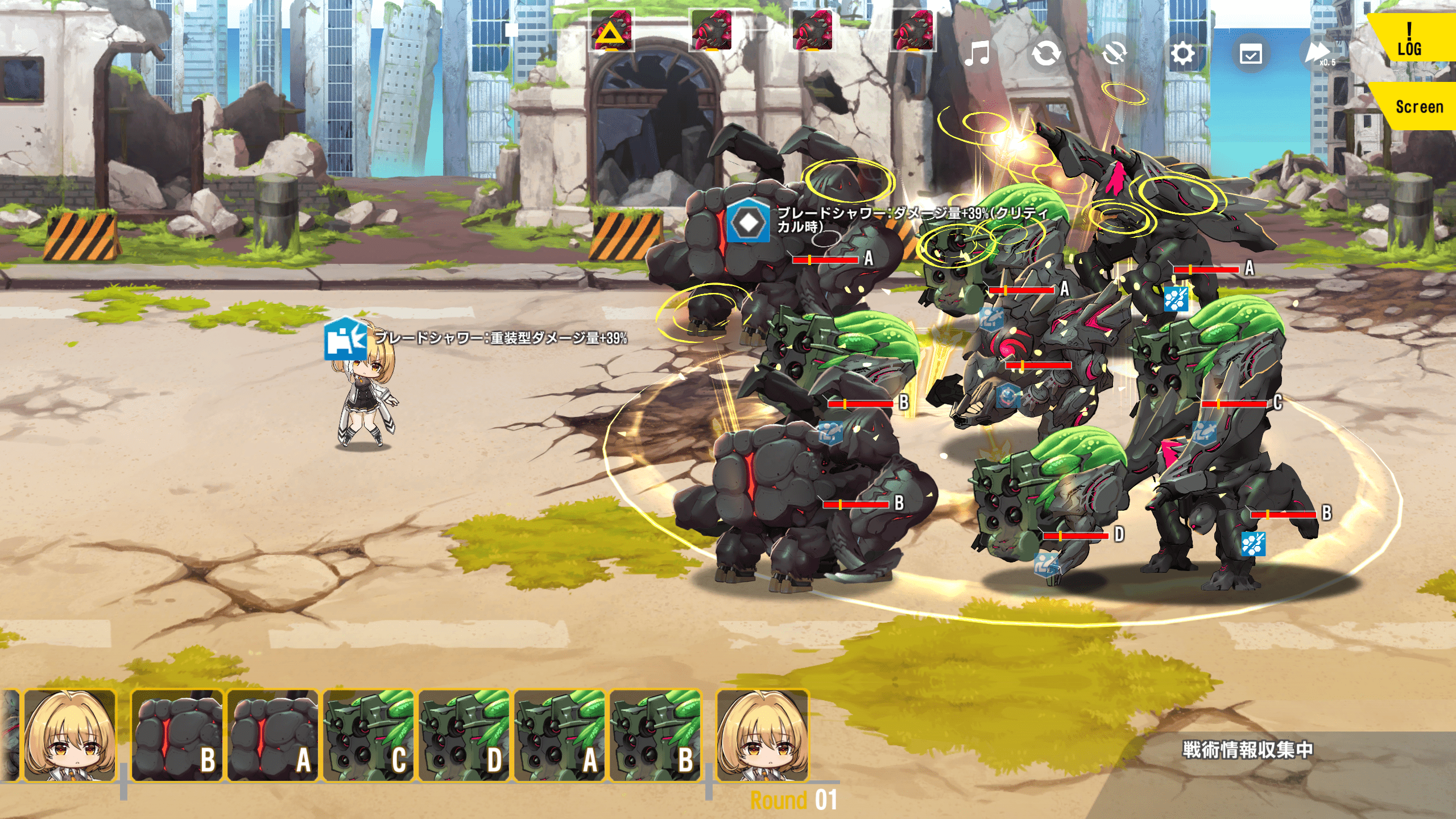The image size is (1456, 819).
Task: Select rock golem A in the turn order
Action: tap(272, 736)
